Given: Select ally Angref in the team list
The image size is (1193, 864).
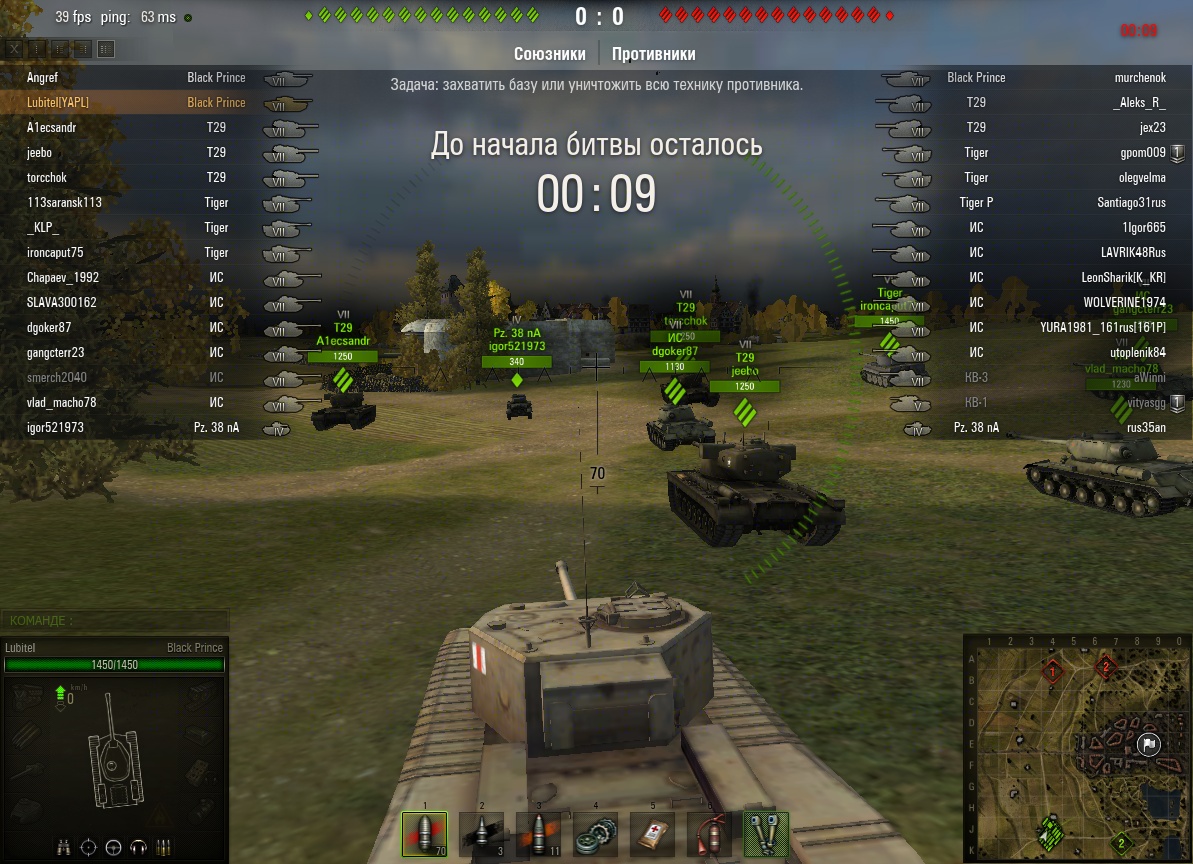Looking at the screenshot, I should (45, 77).
